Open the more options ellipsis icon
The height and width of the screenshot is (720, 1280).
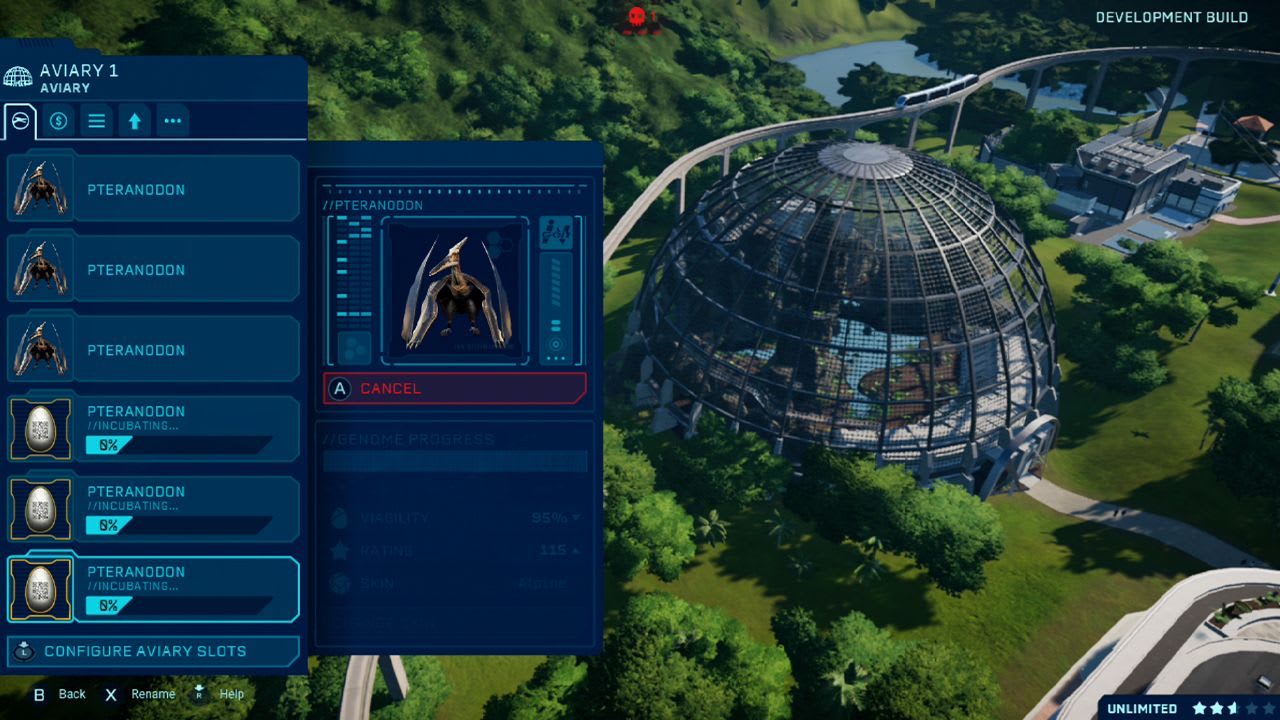coord(172,120)
